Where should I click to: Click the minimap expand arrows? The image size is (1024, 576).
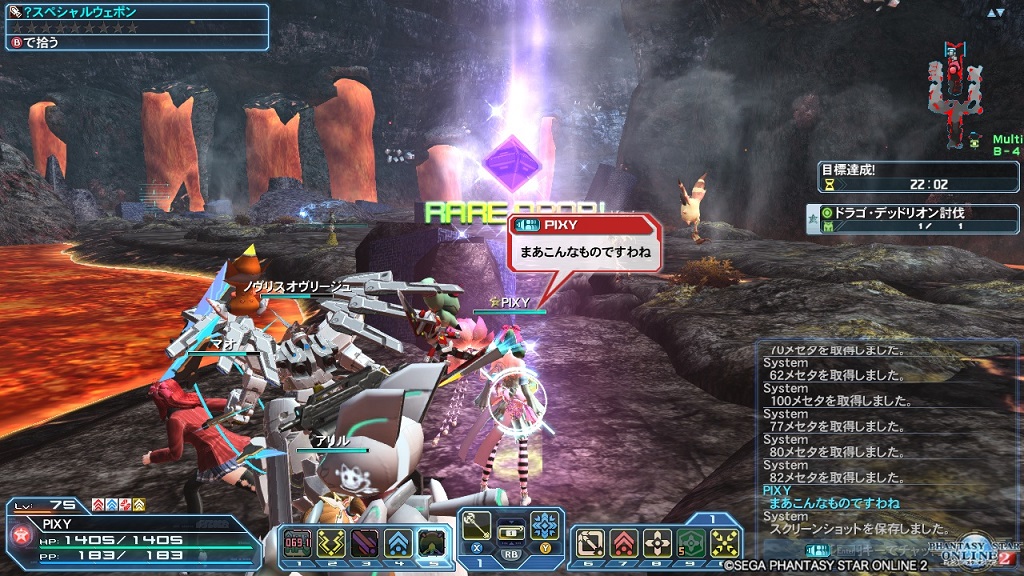pos(995,13)
